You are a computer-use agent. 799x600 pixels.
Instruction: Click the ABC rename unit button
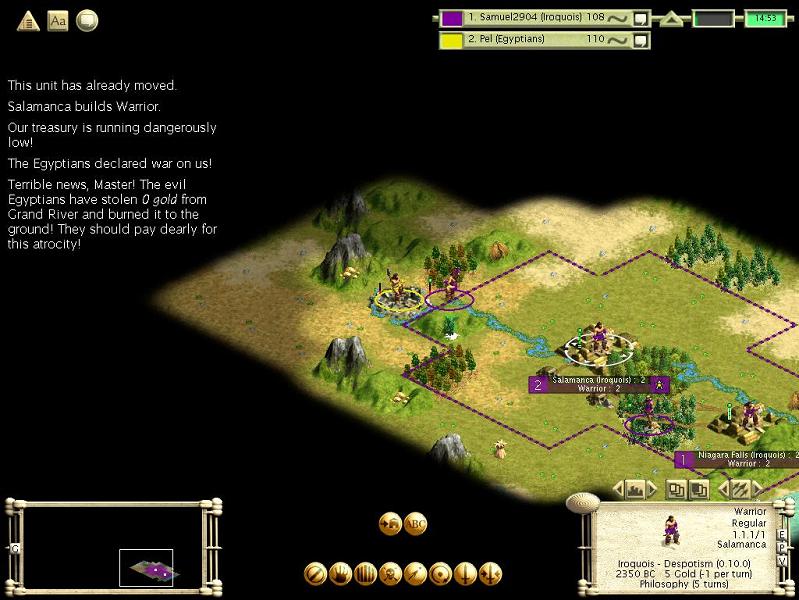416,523
